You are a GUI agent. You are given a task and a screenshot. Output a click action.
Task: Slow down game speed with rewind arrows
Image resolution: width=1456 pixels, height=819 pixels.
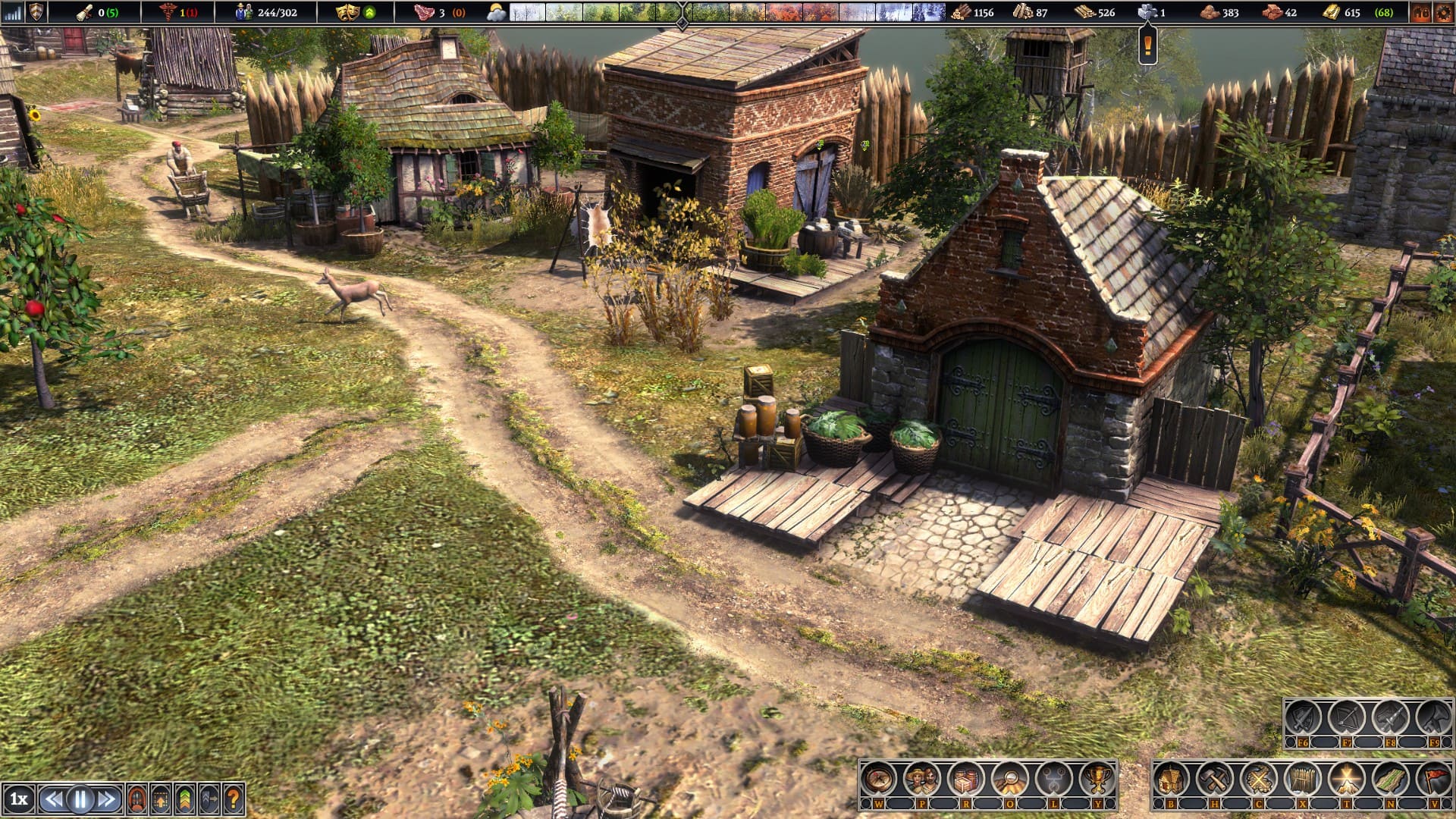[53, 799]
